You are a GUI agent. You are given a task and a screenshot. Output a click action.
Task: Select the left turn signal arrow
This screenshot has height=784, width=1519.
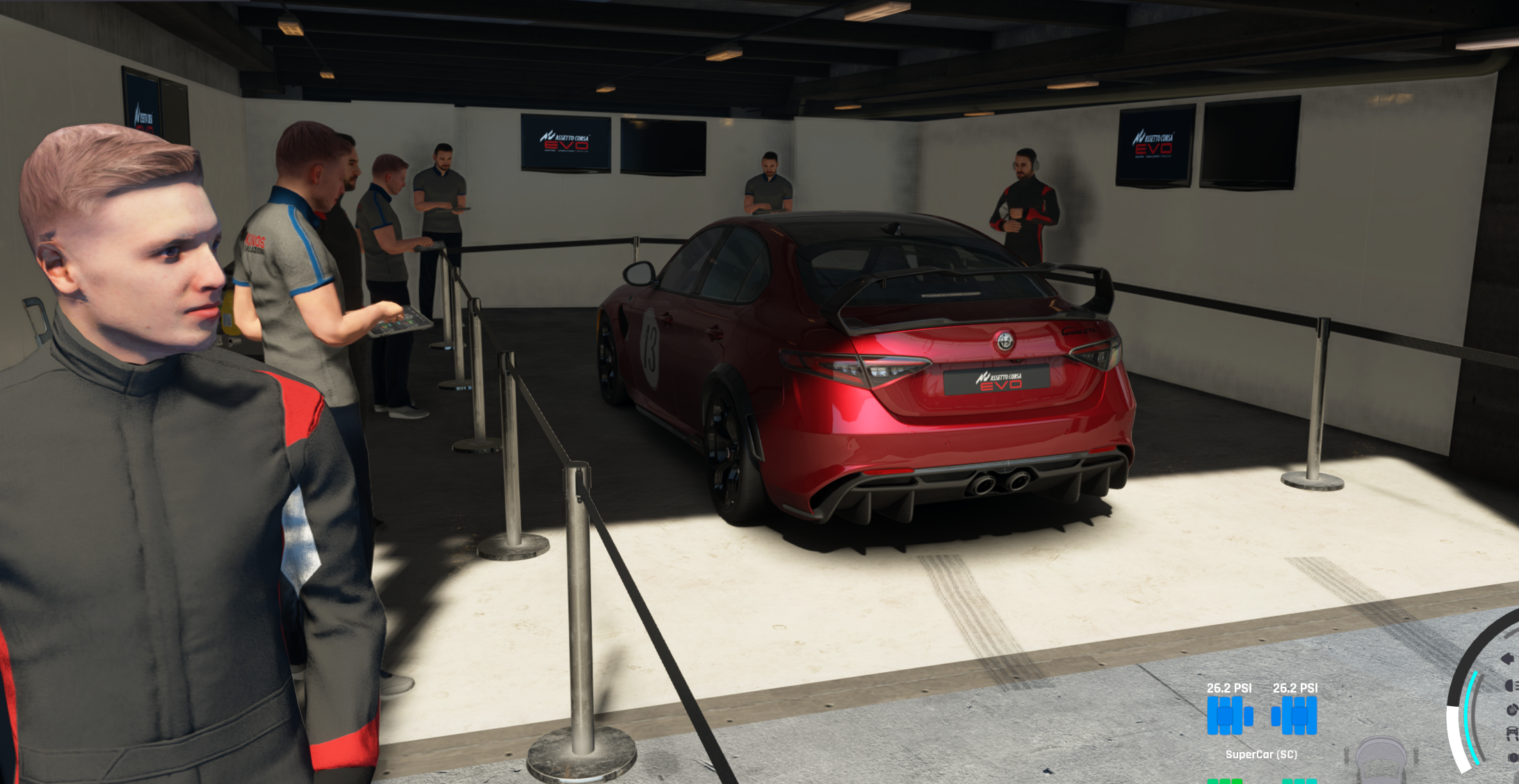tap(1508, 658)
